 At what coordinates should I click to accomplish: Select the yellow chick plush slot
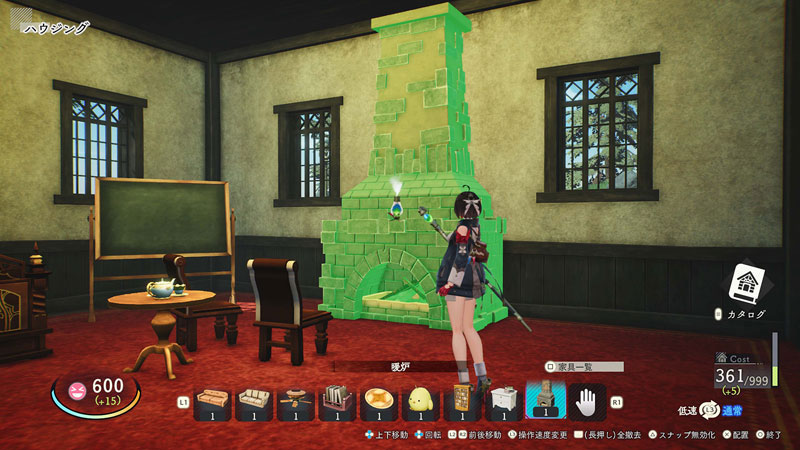coord(421,400)
